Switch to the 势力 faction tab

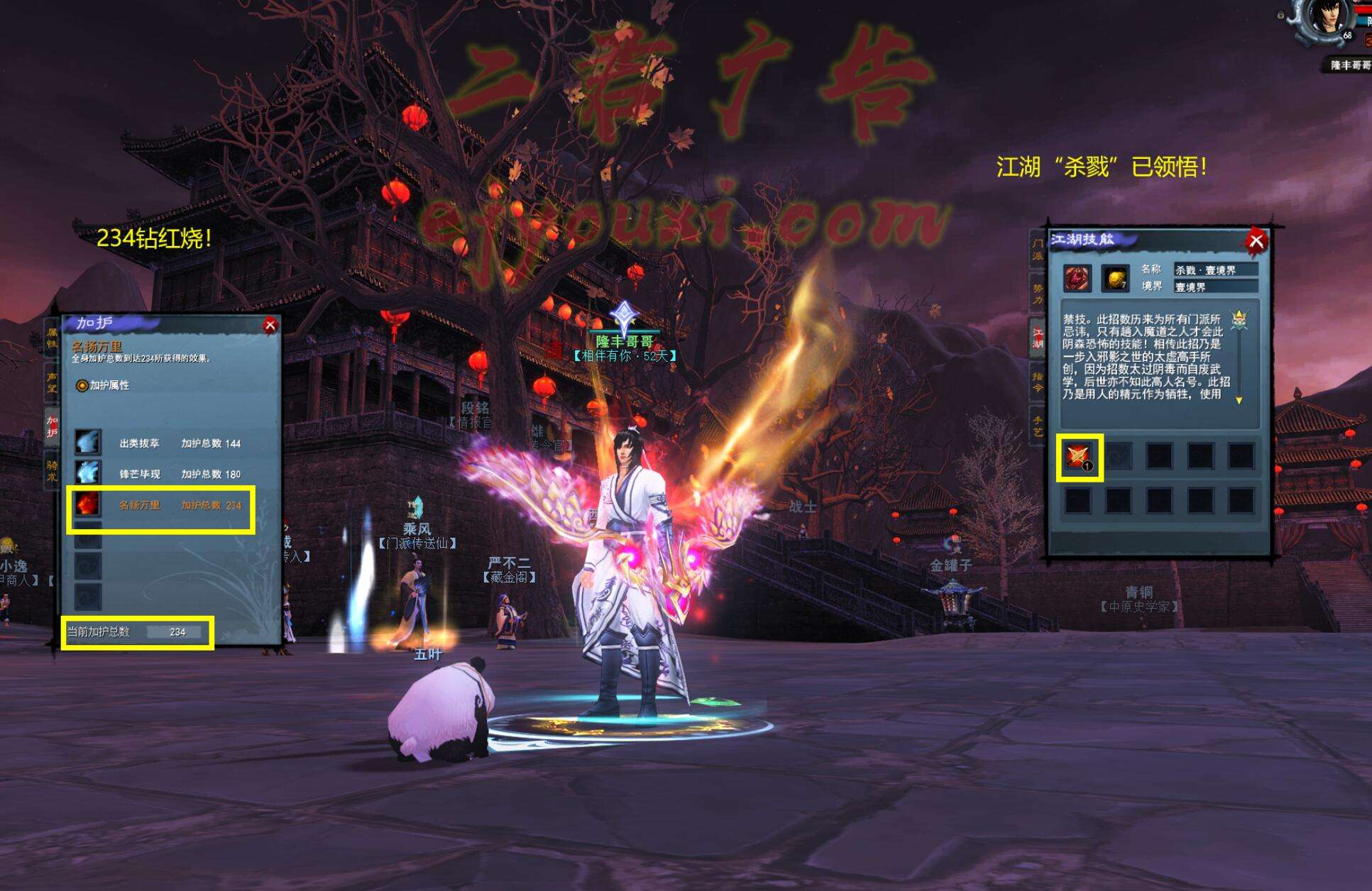[1038, 294]
